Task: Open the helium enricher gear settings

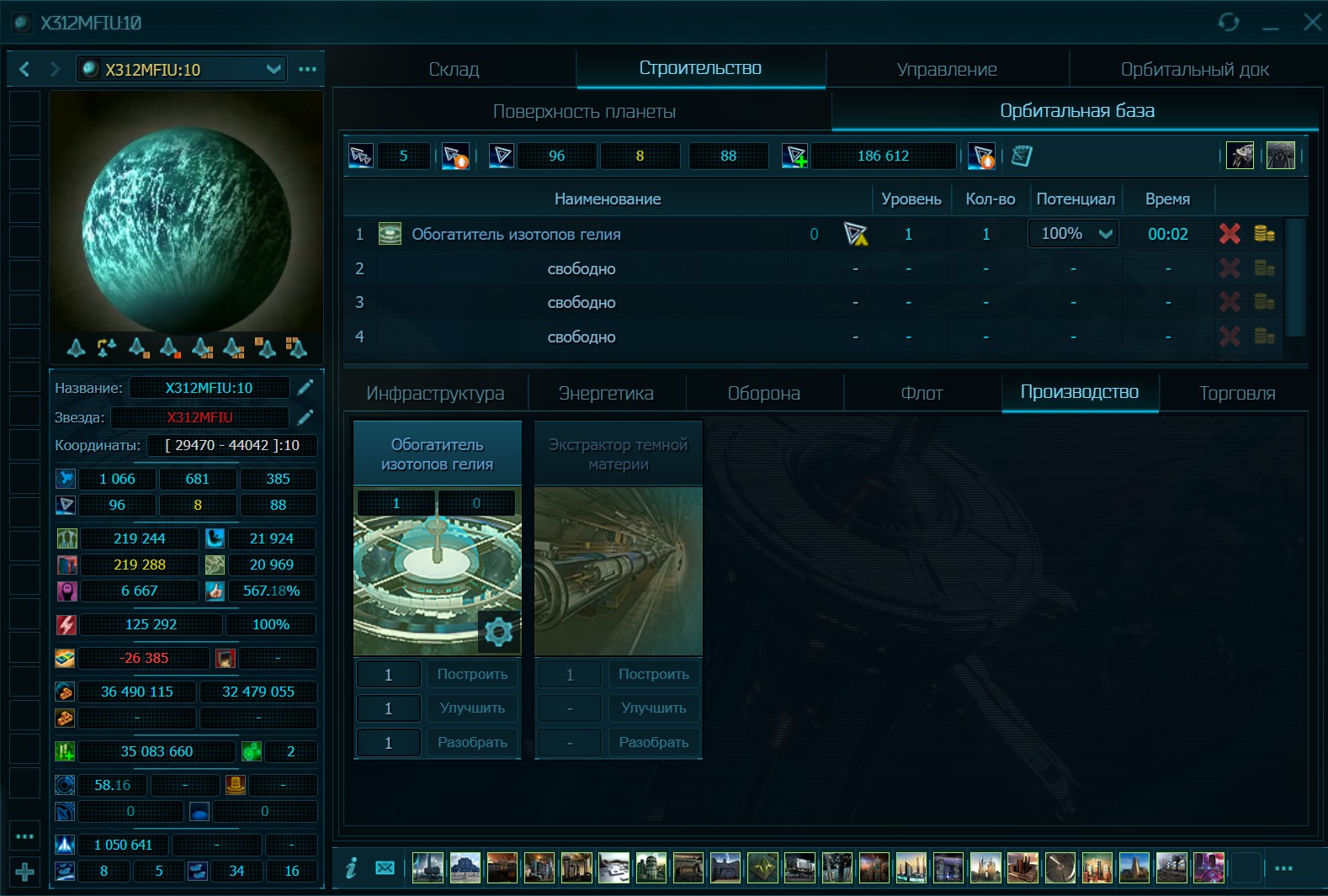Action: (498, 631)
